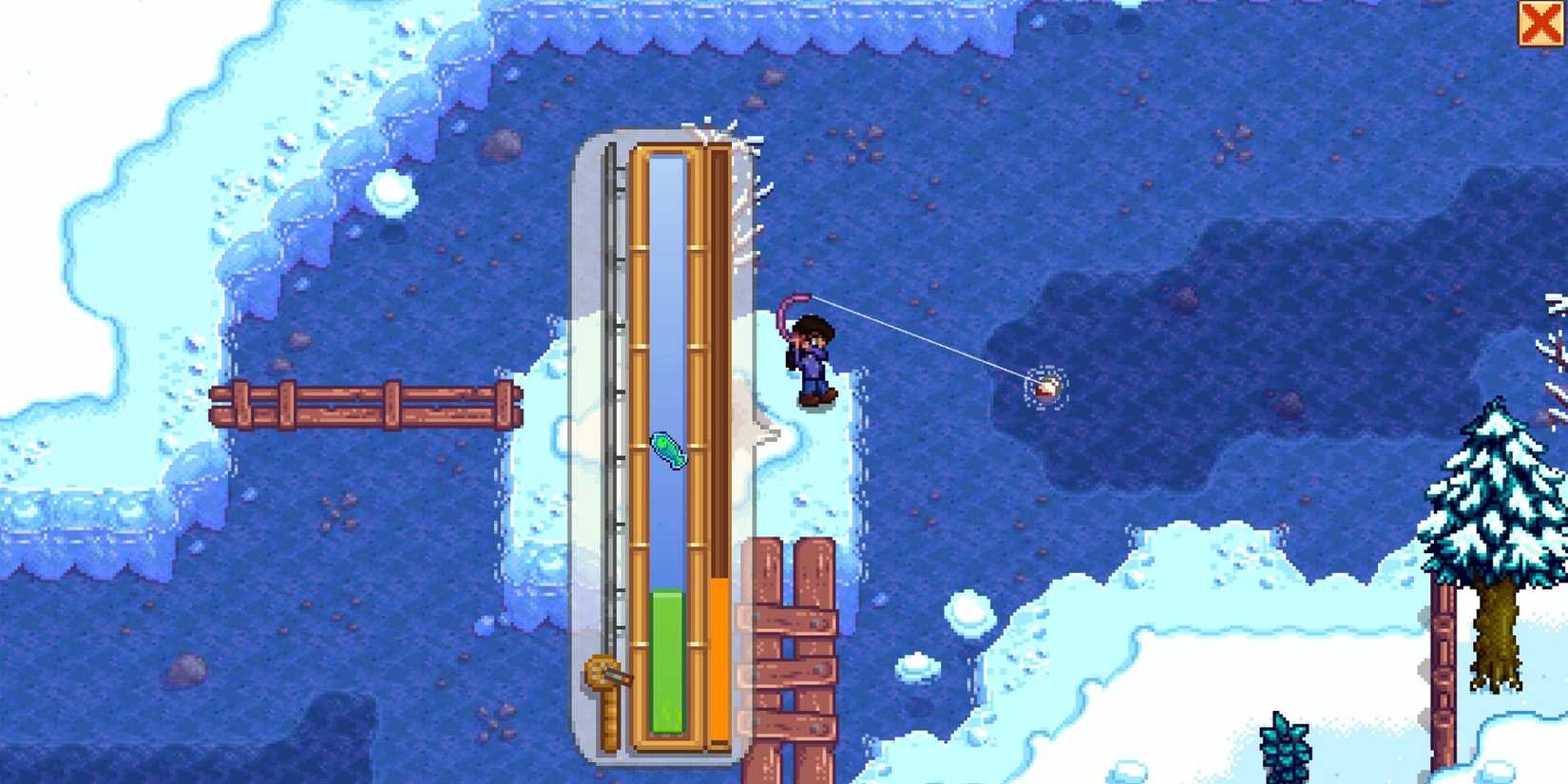Select the fishing bobber floating in the water
The width and height of the screenshot is (1568, 784).
(1048, 387)
